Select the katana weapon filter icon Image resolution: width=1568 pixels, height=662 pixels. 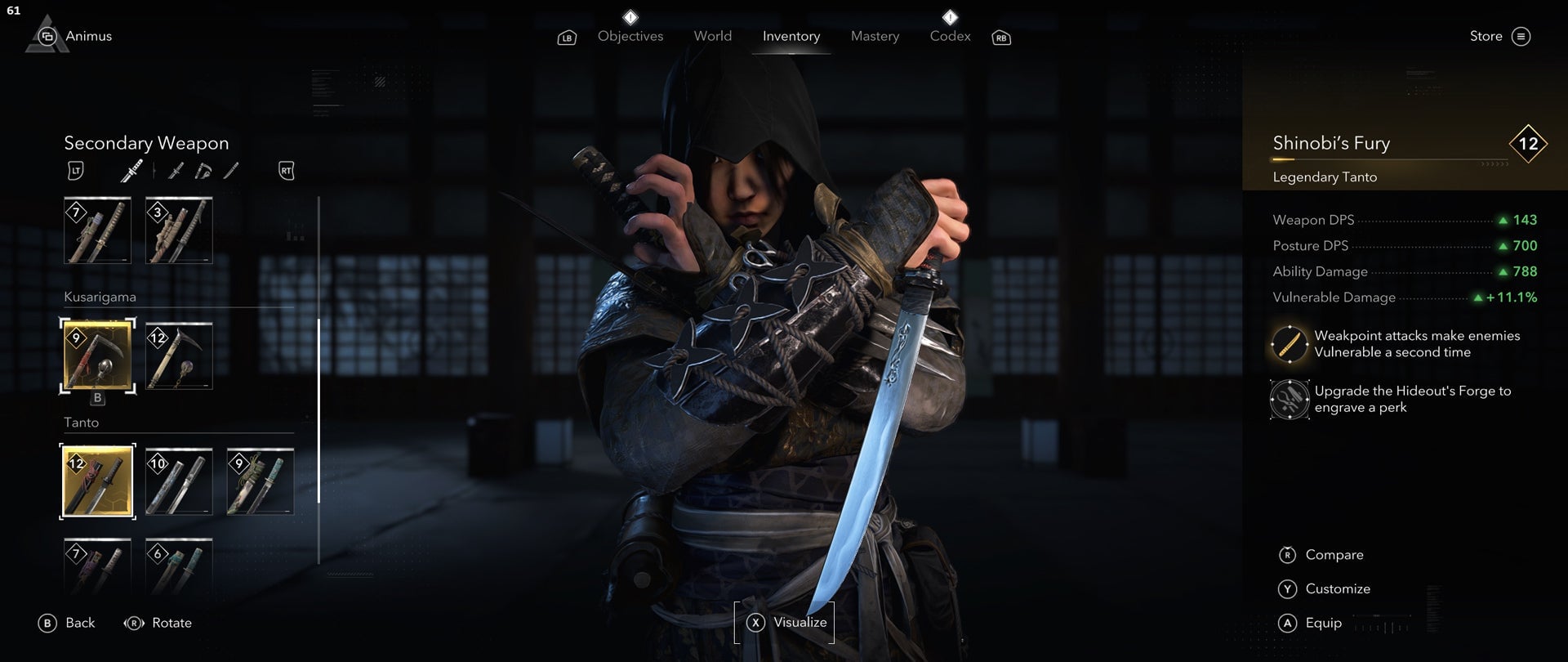[x=132, y=172]
